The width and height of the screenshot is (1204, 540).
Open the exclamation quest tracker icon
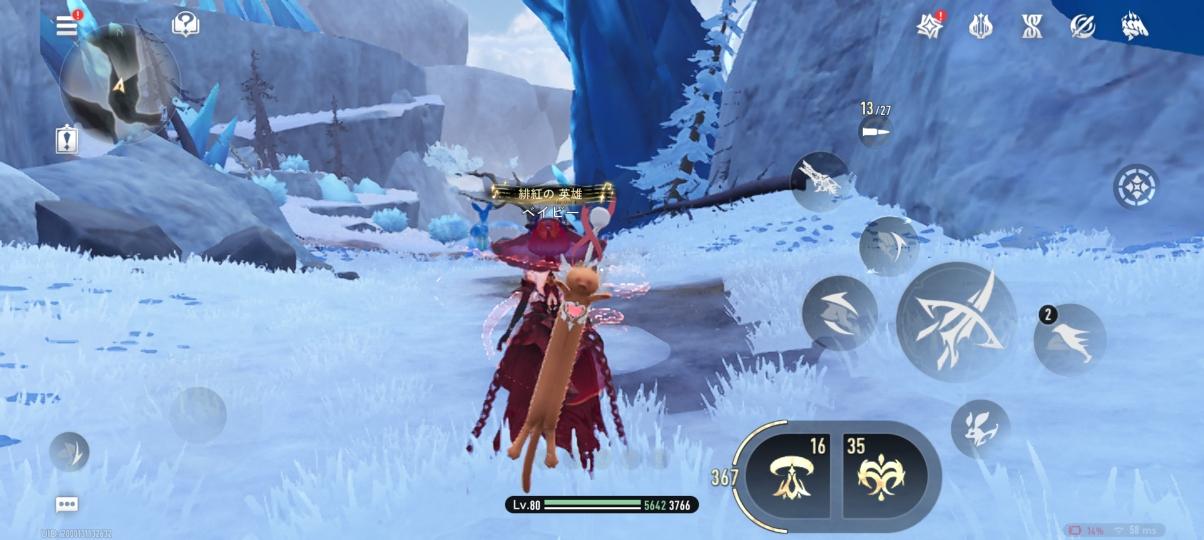point(67,140)
